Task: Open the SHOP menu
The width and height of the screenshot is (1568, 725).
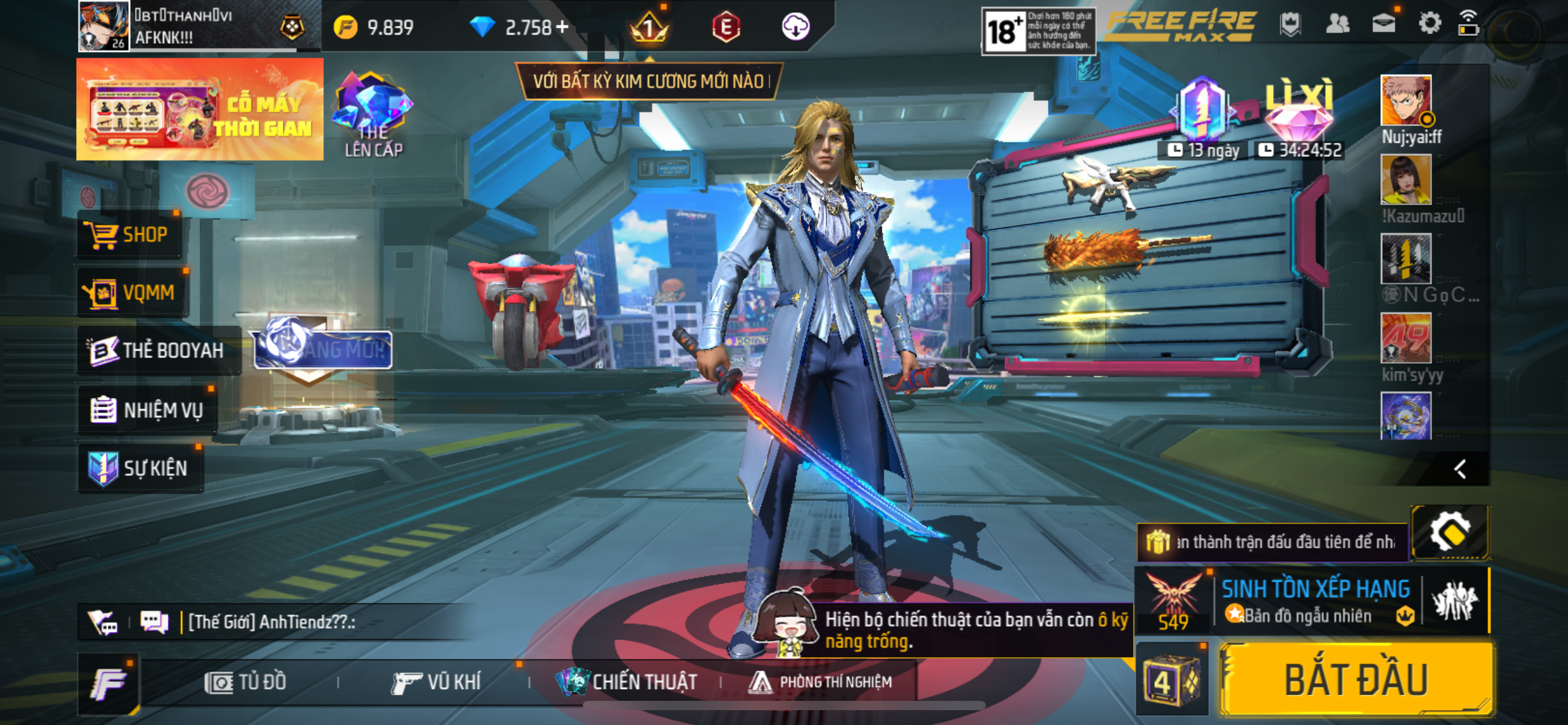Action: tap(129, 235)
